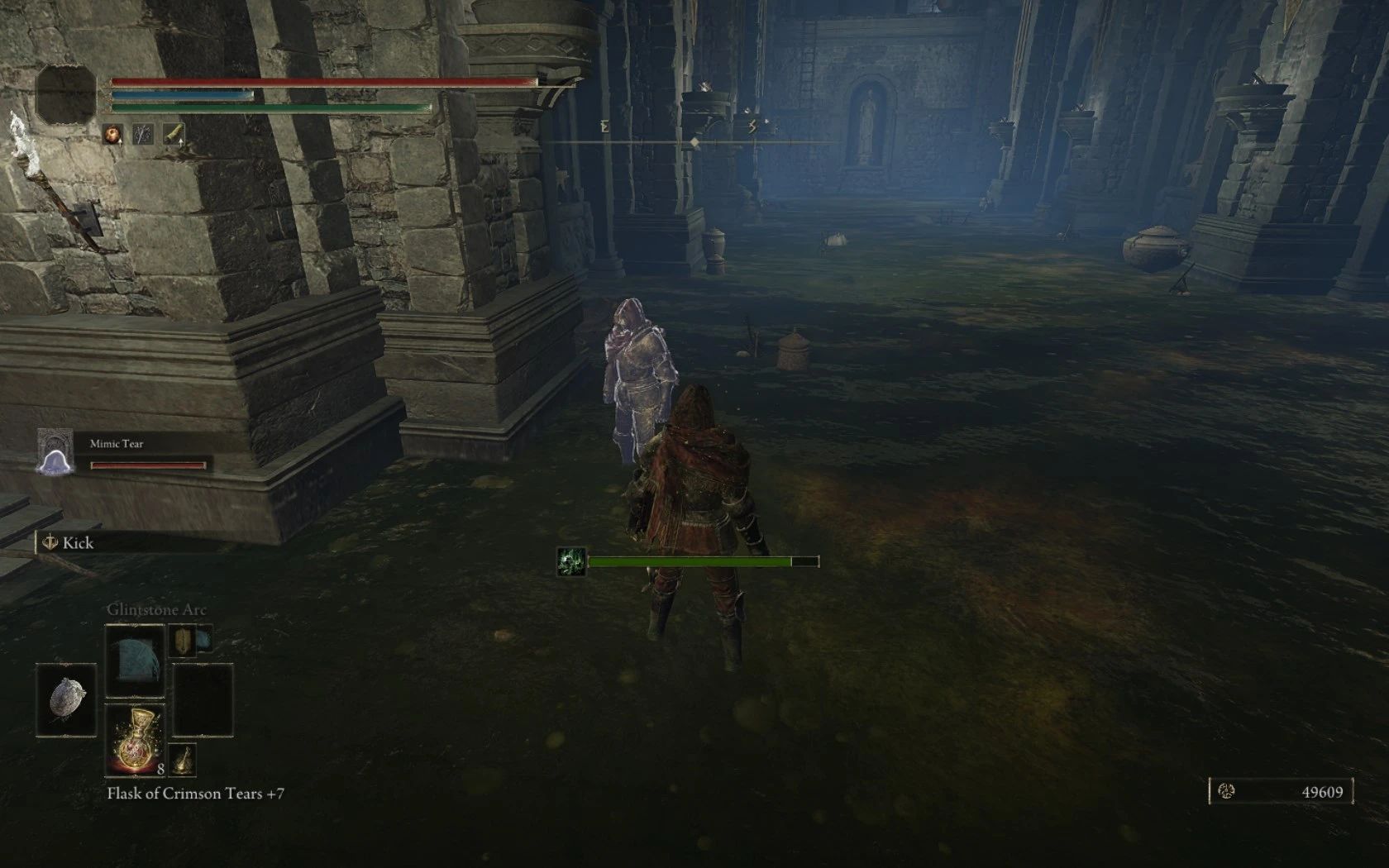The width and height of the screenshot is (1389, 868).
Task: Select the sword buff status icon
Action: pos(143,133)
